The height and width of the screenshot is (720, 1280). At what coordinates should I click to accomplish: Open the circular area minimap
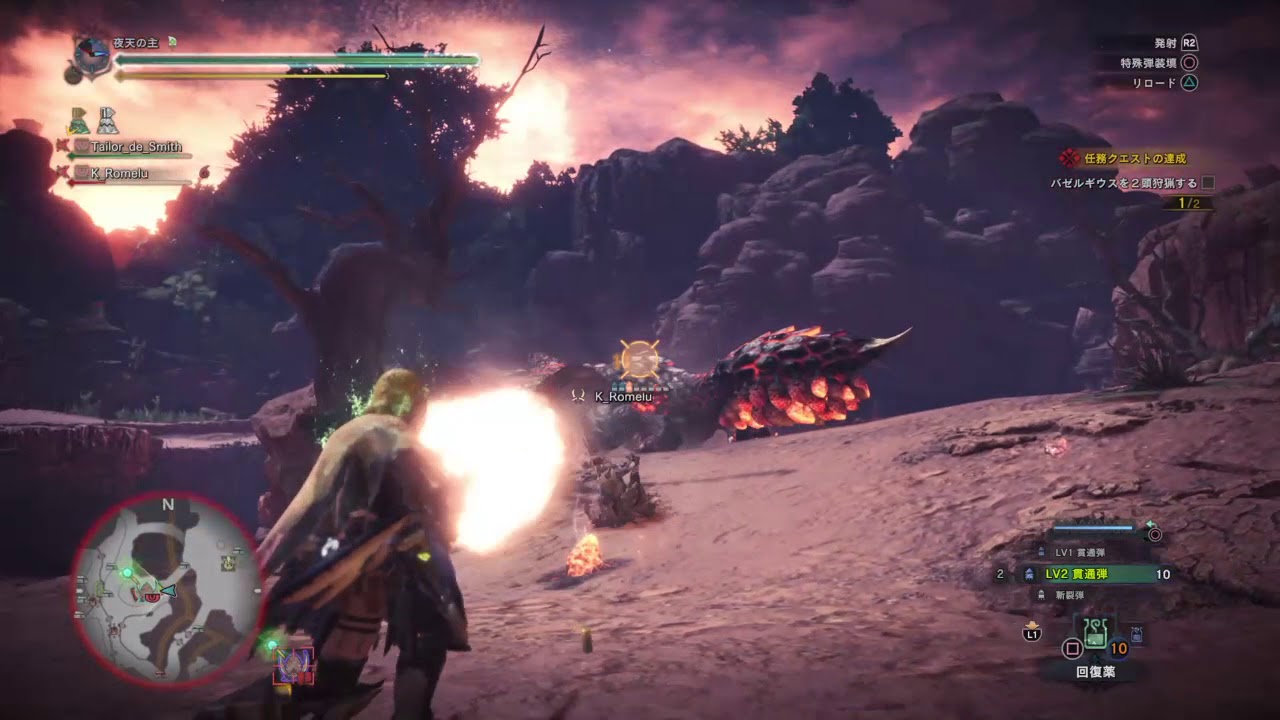167,591
